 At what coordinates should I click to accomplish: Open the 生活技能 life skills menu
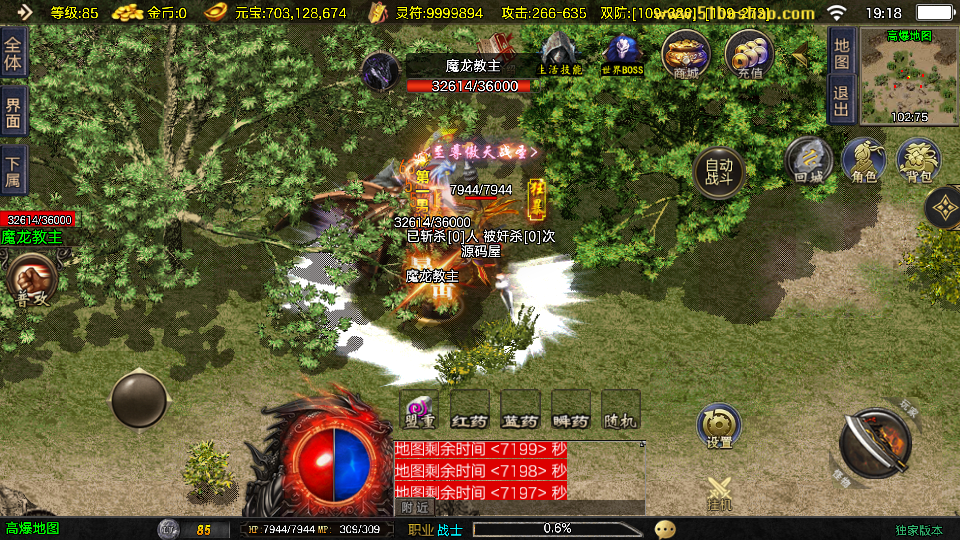(560, 53)
